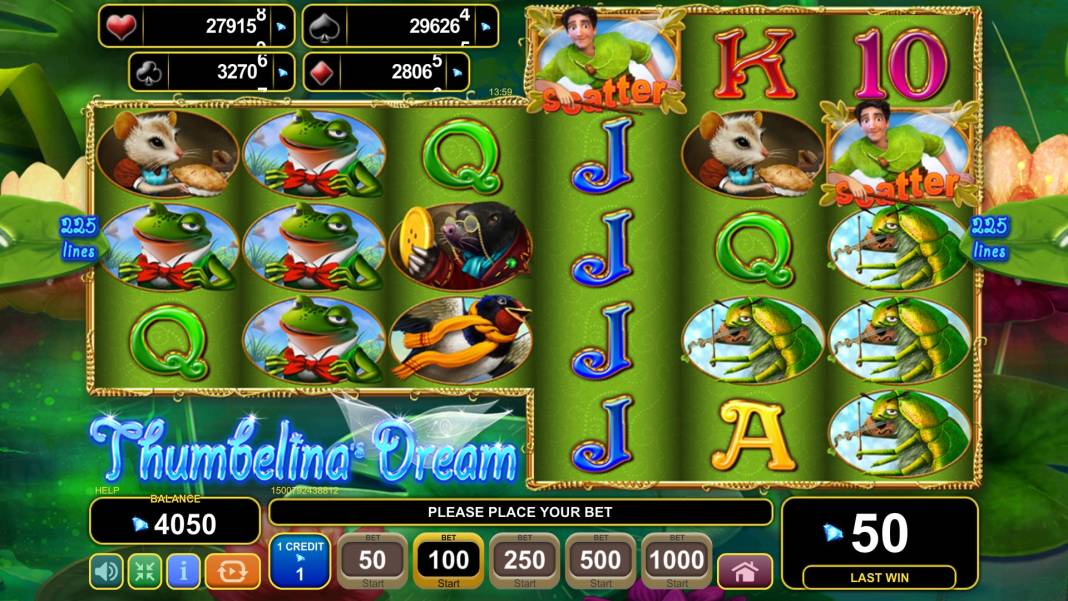The width and height of the screenshot is (1068, 601).
Task: Open the hearts jackpot panel
Action: 196,26
